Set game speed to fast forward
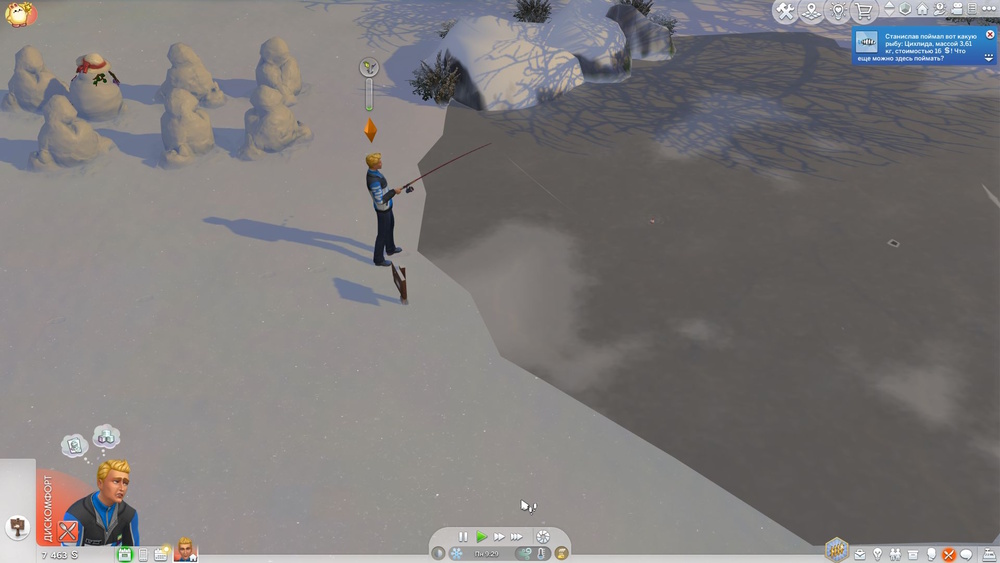Screen dimensions: 1000x563 [x=499, y=537]
